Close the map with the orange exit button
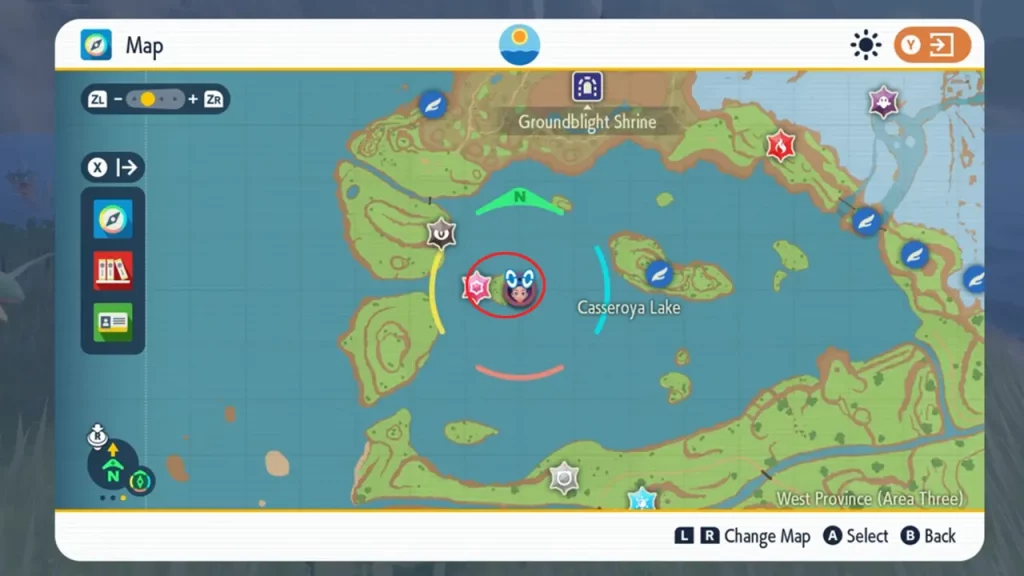Image resolution: width=1024 pixels, height=576 pixels. (x=932, y=45)
